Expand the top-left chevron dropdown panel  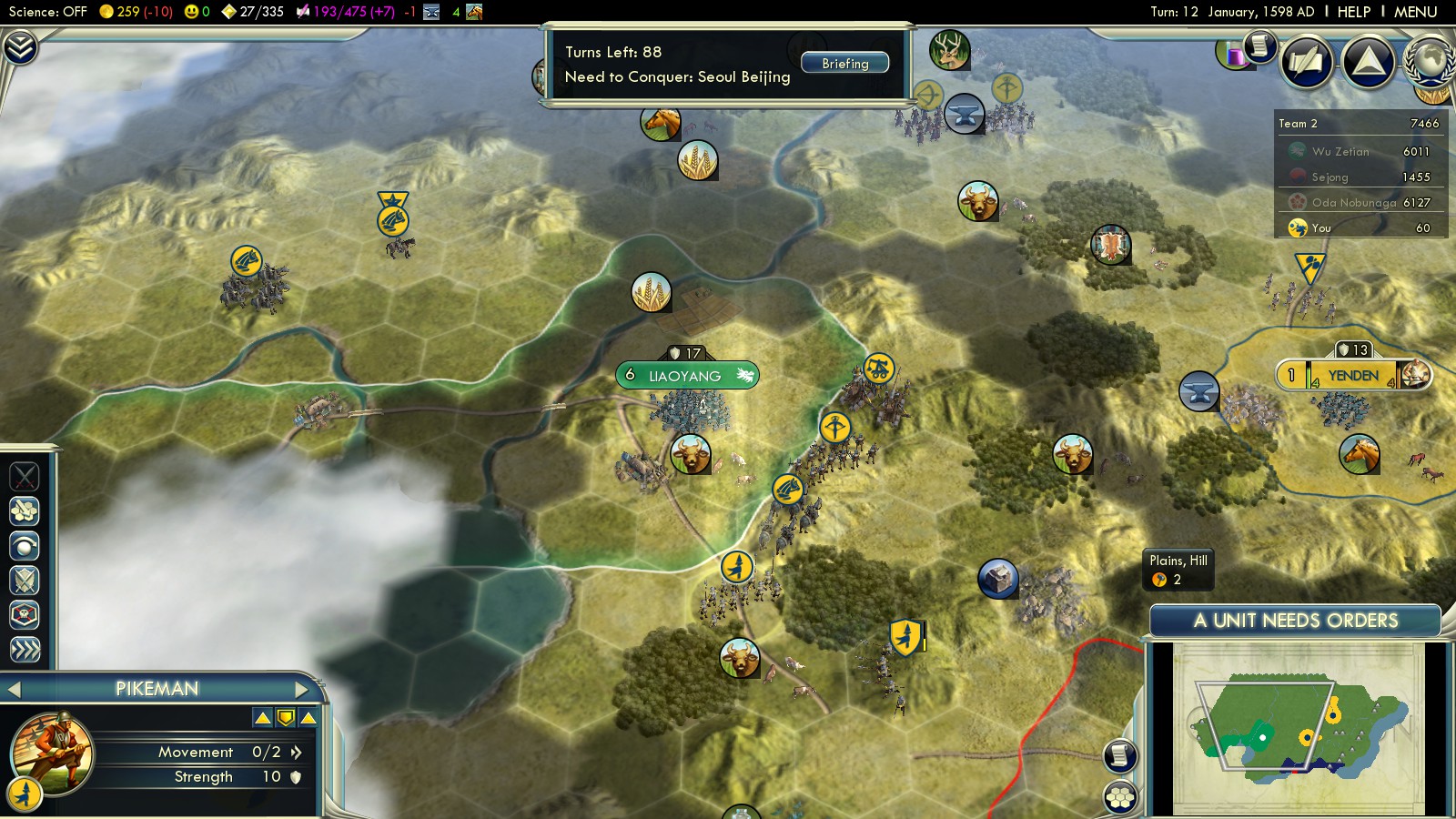(x=20, y=47)
